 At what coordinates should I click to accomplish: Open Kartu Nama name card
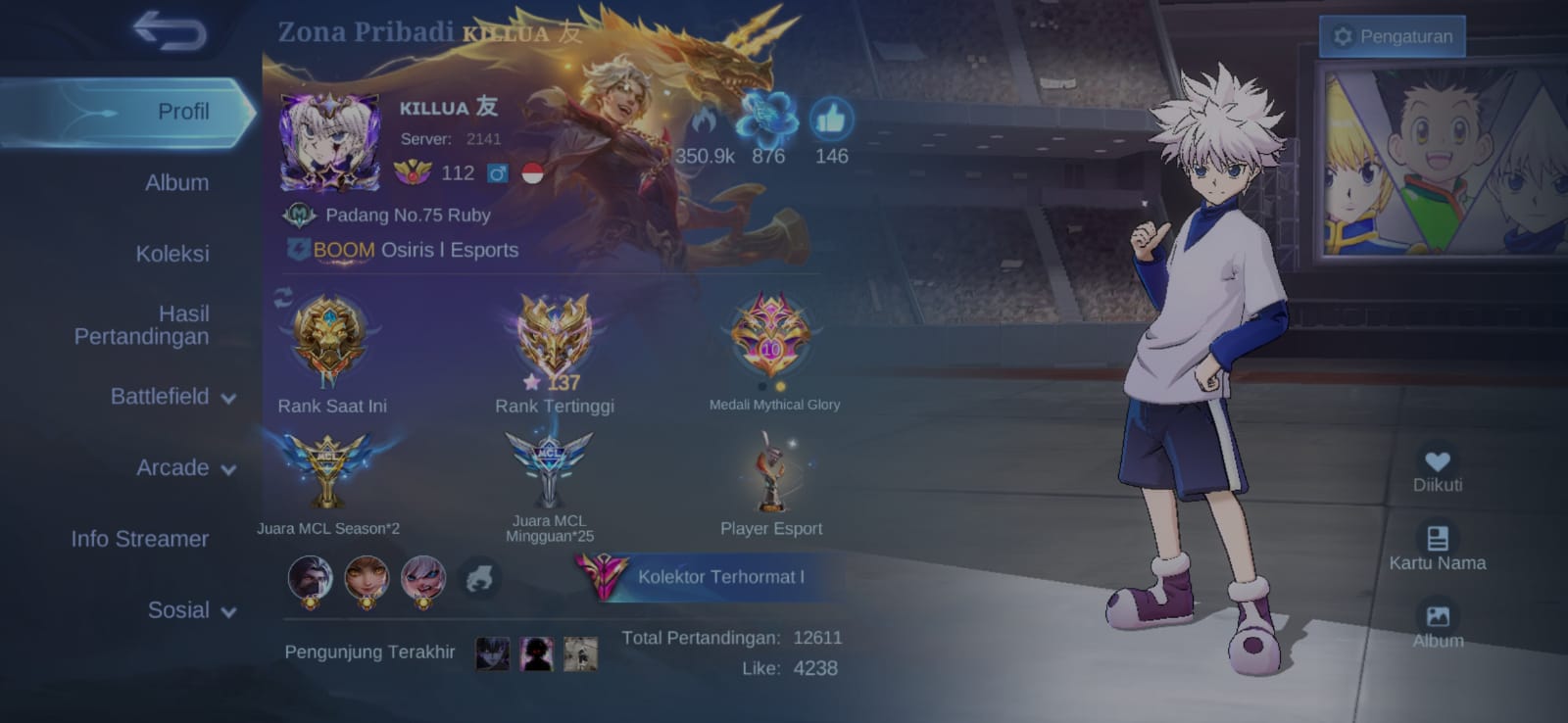[x=1437, y=540]
